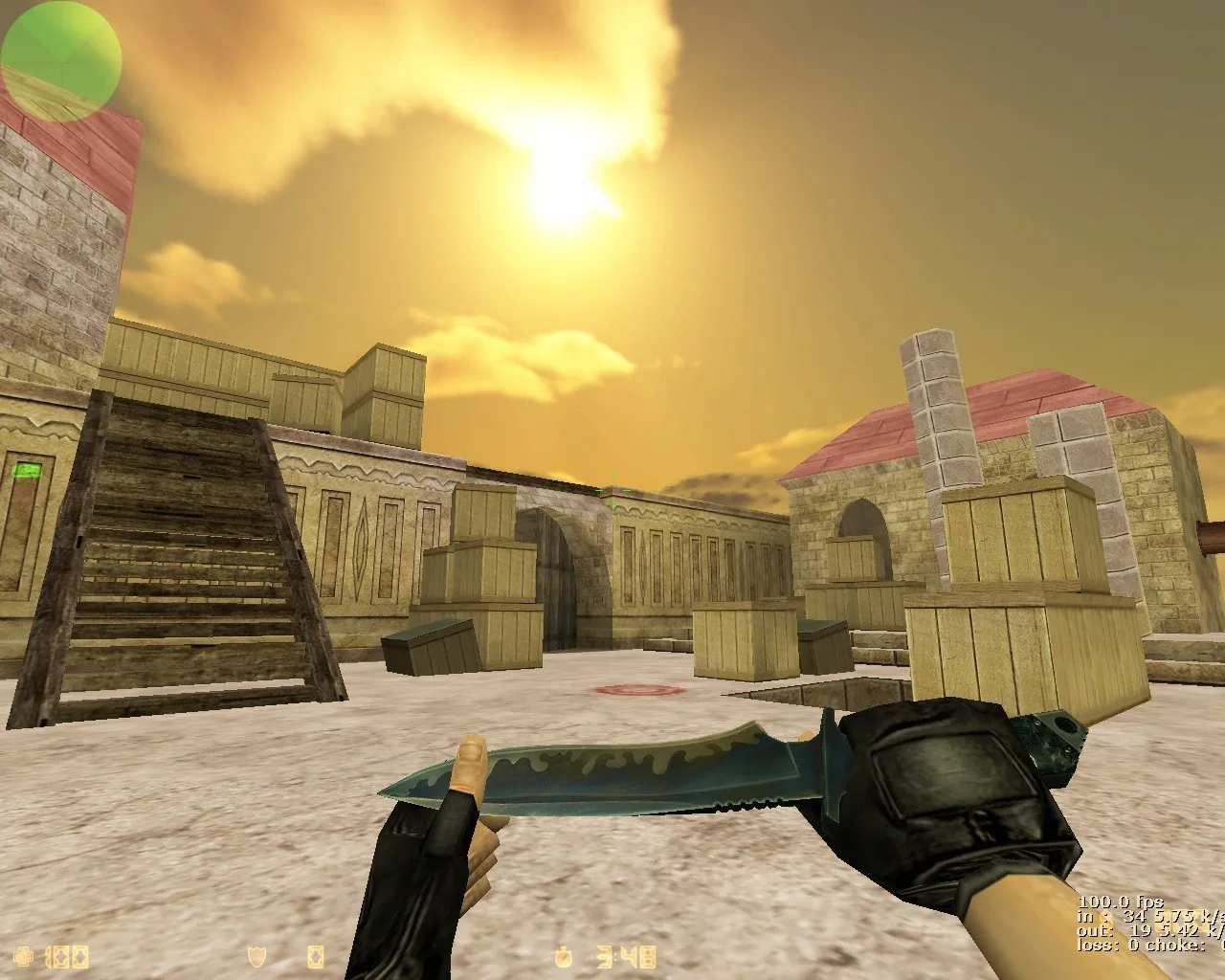
Task: Click the 100.0 fps readout
Action: 1118,902
